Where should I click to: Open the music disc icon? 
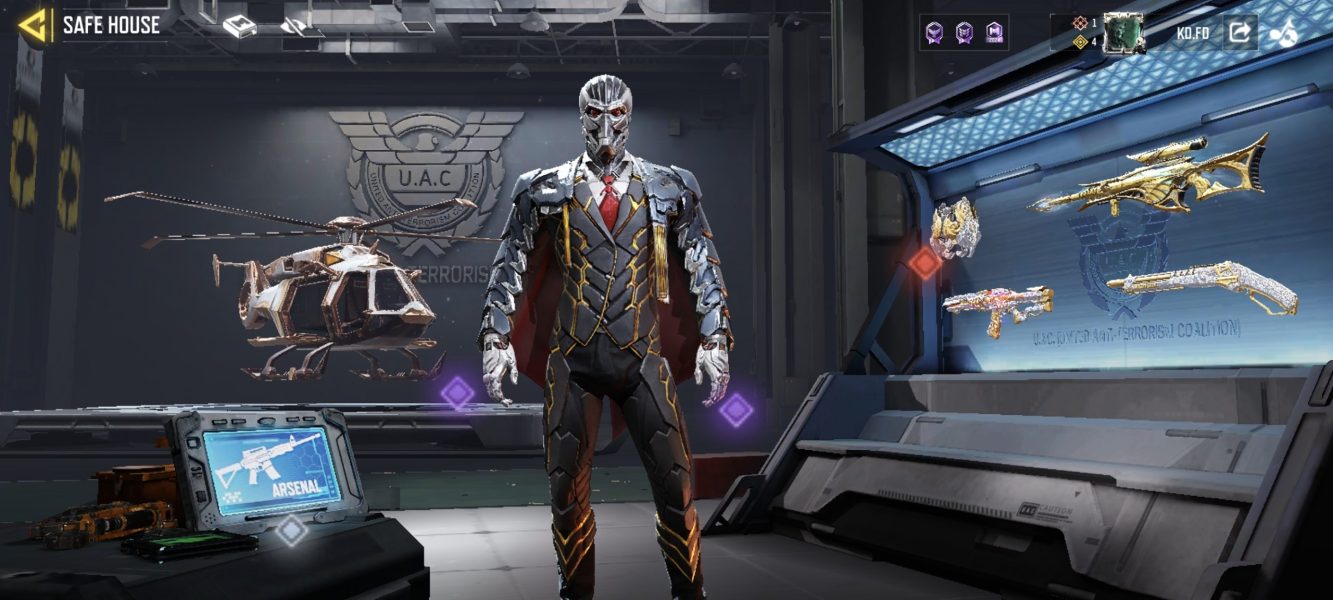tap(1284, 33)
